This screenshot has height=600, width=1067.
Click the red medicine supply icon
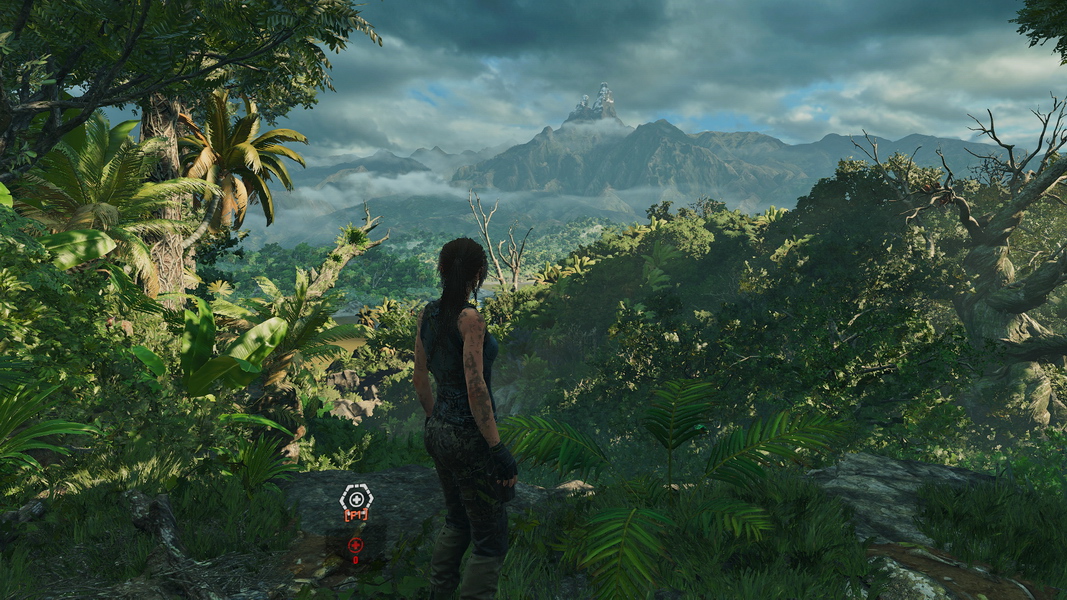[355, 545]
